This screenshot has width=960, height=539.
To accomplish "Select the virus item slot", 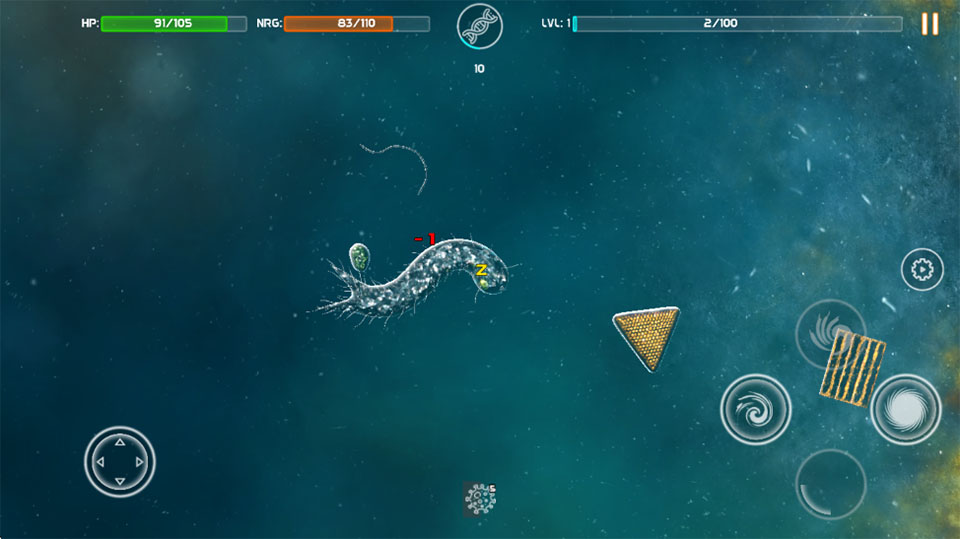I will 480,497.
